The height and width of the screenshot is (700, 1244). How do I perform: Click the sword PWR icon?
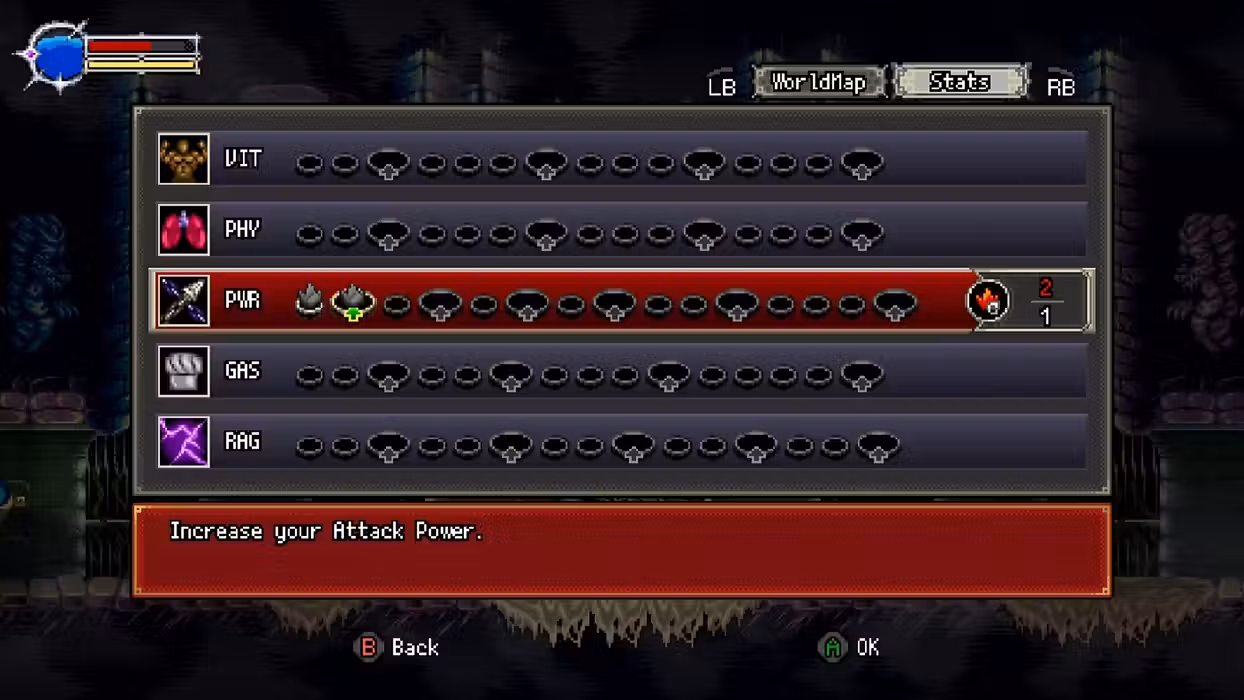(x=184, y=300)
